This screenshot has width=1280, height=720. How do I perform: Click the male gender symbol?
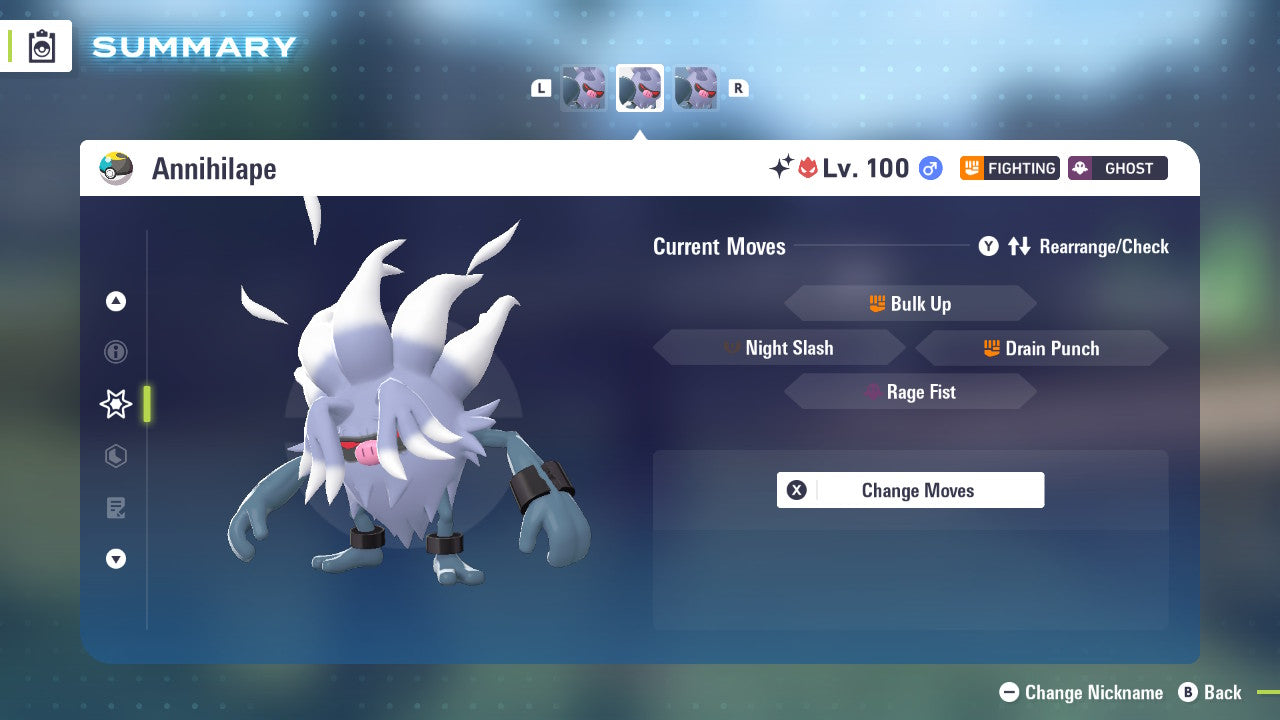point(930,168)
